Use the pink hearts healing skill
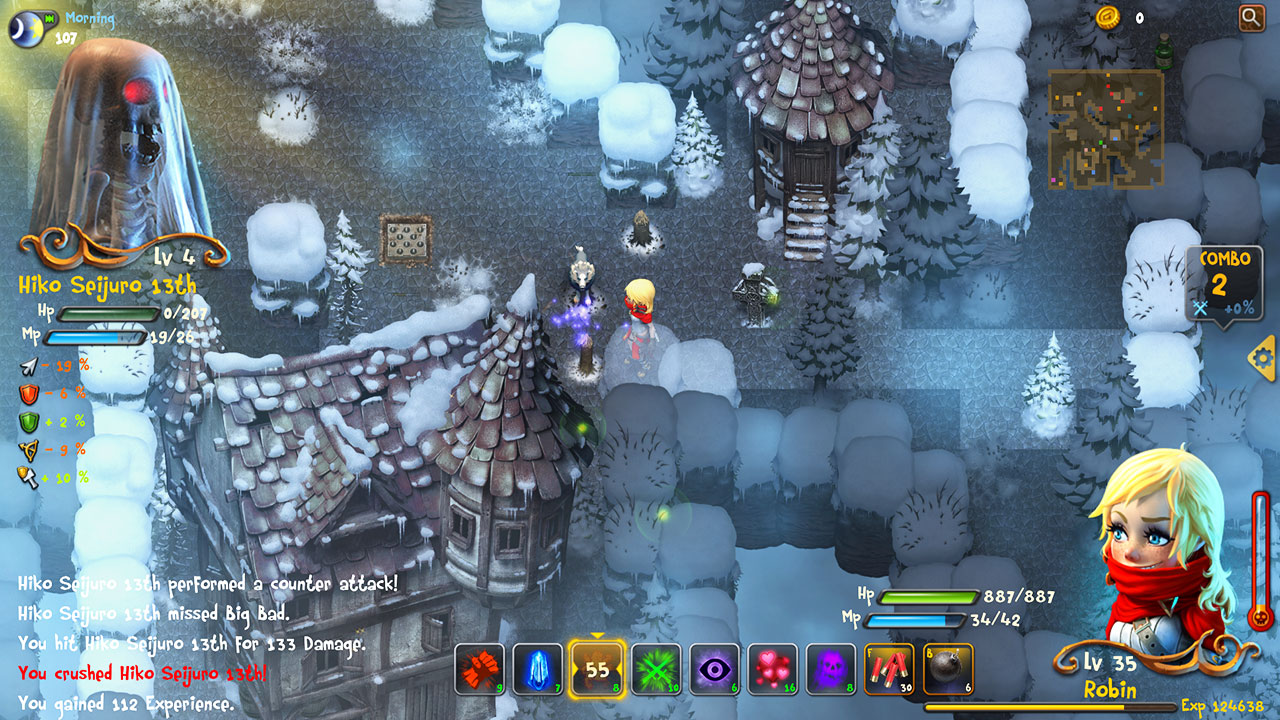1280x720 pixels. pyautogui.click(x=773, y=670)
